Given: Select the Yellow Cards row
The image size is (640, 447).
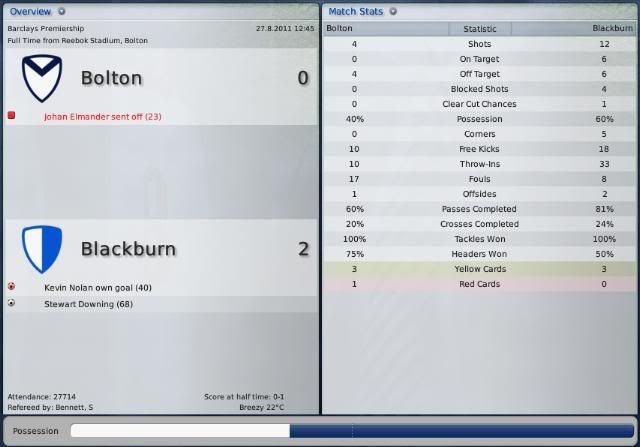Looking at the screenshot, I should pos(479,269).
